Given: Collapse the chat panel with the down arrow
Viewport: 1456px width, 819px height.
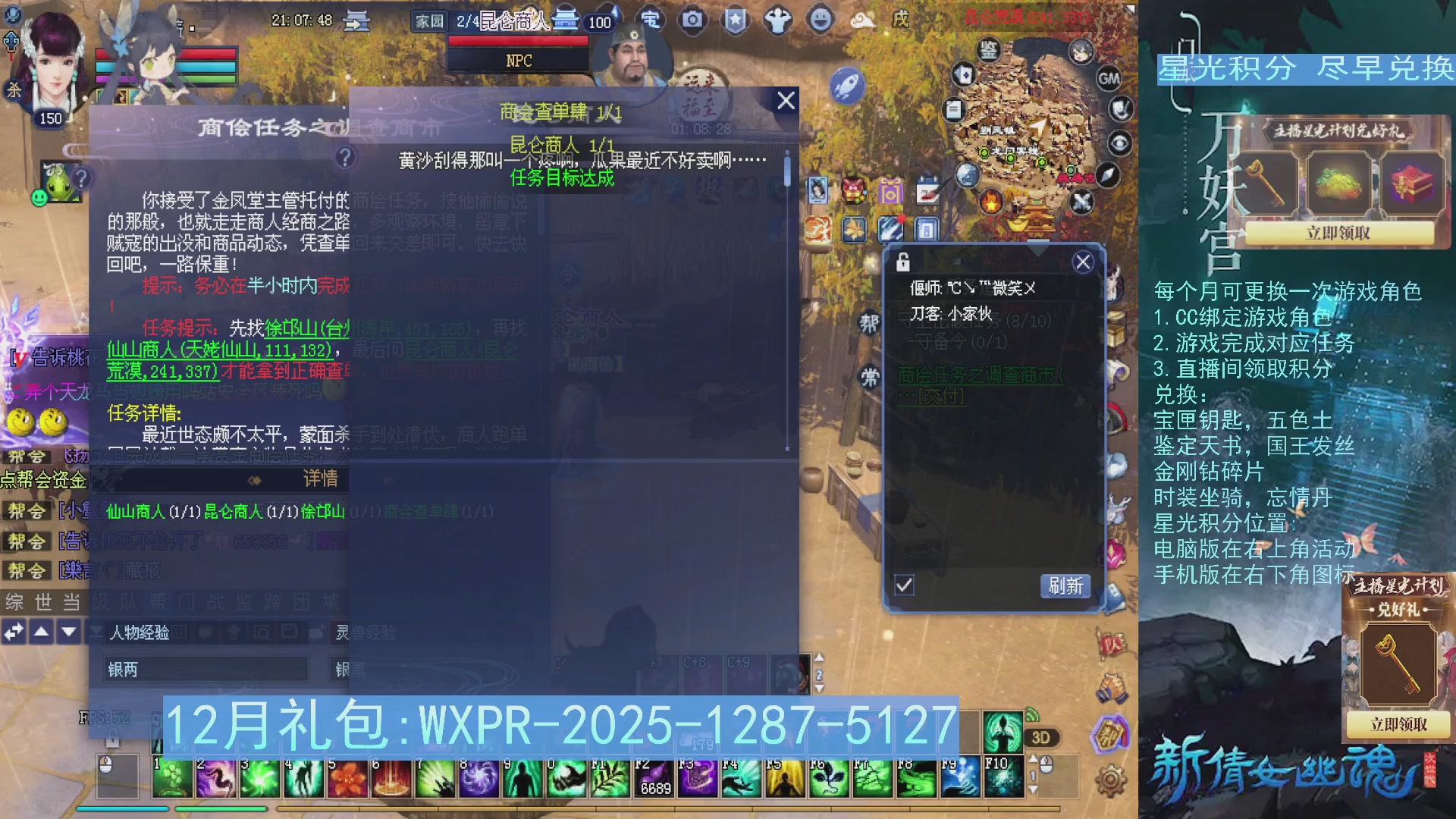Looking at the screenshot, I should click(x=68, y=632).
